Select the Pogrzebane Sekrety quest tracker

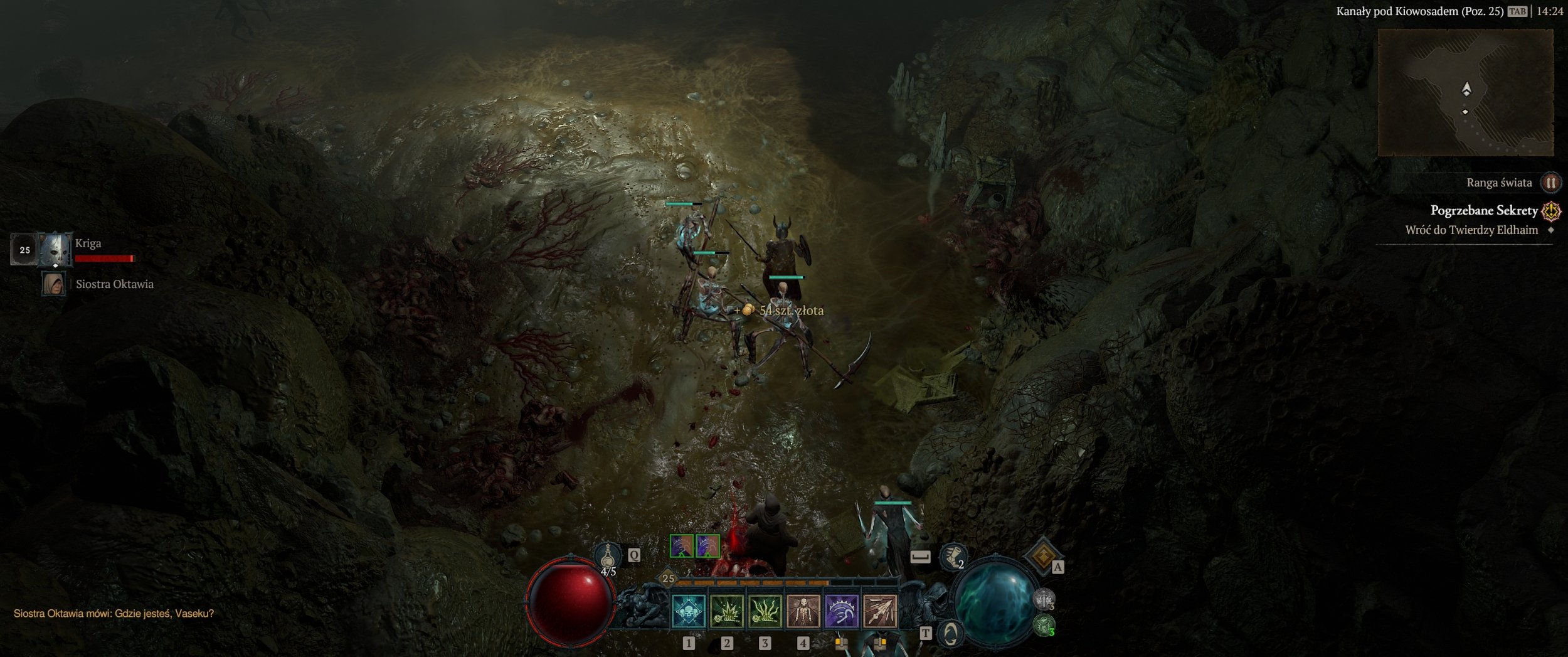click(x=1484, y=211)
